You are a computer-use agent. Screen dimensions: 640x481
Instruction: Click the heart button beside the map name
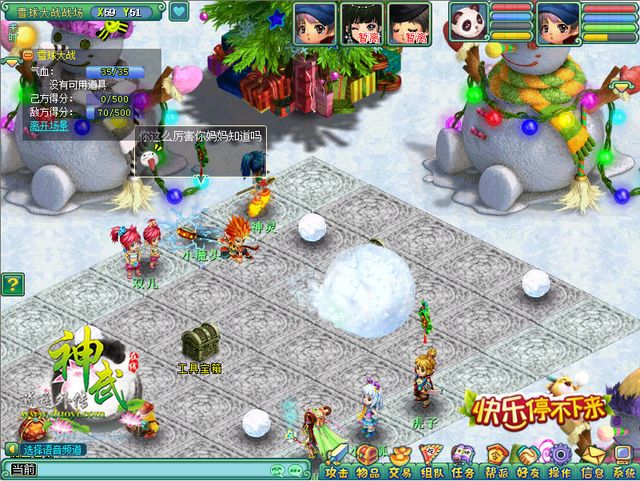179,12
